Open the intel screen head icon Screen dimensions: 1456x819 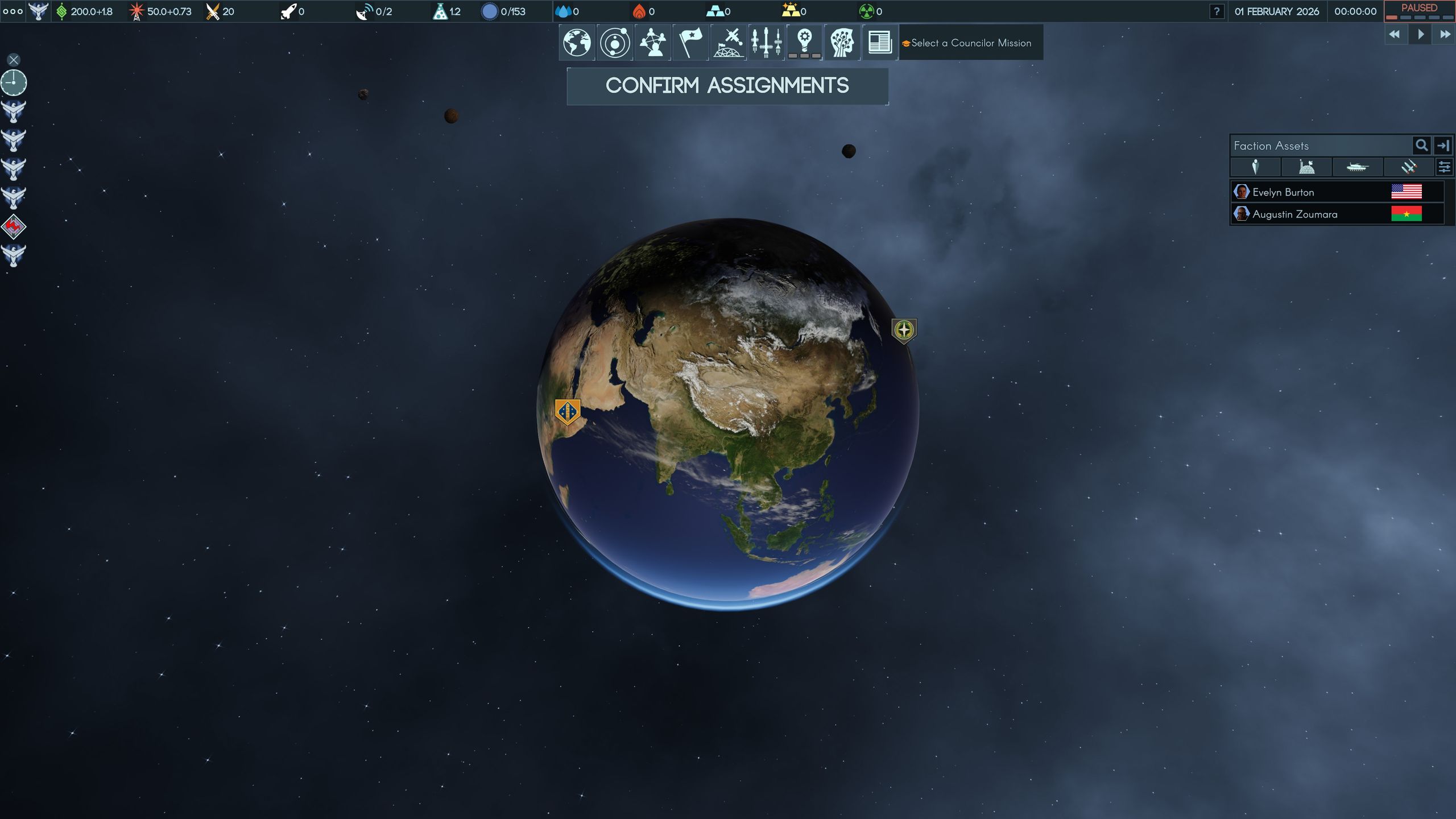[x=843, y=43]
